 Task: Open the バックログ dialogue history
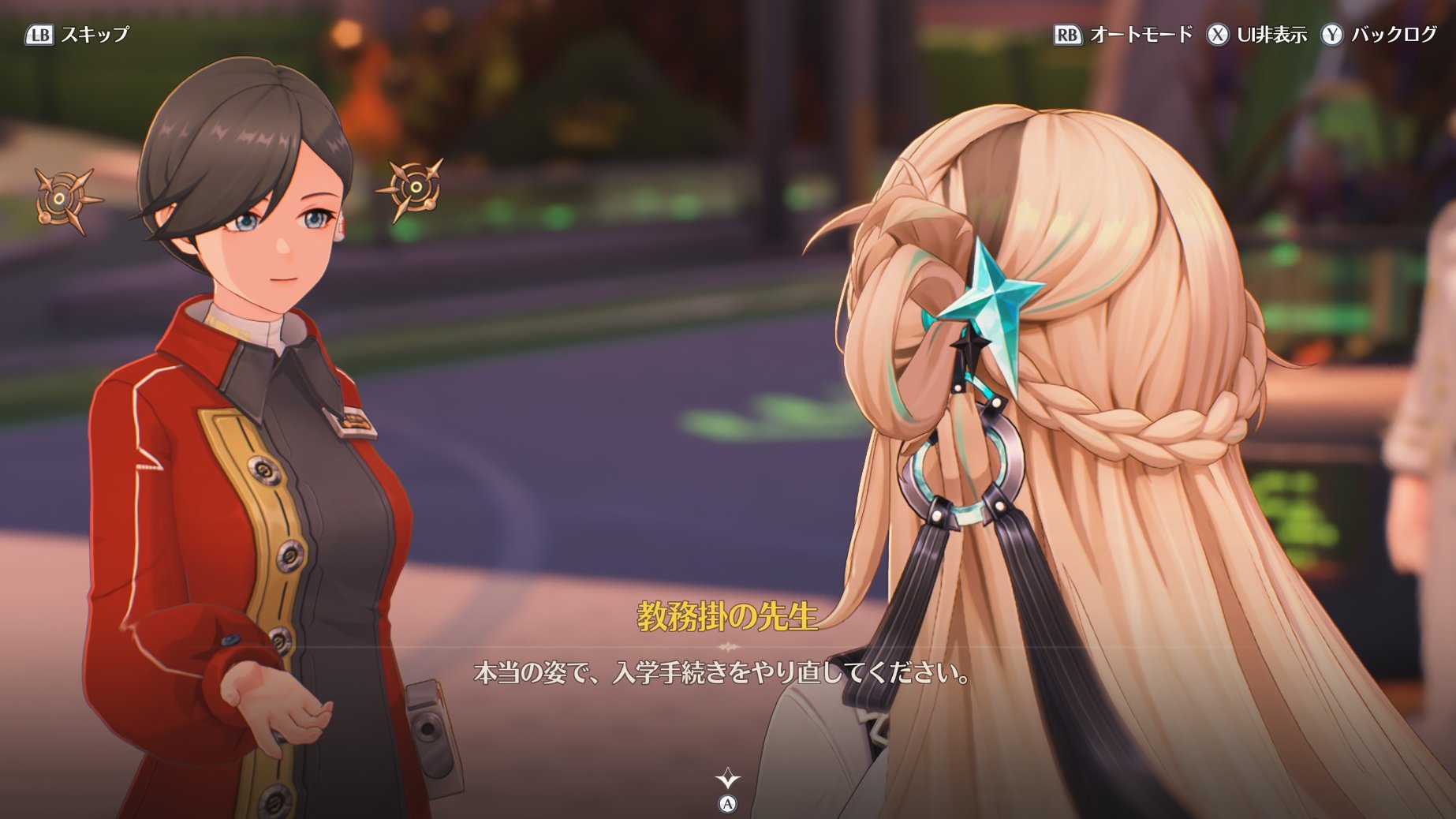tap(1379, 35)
